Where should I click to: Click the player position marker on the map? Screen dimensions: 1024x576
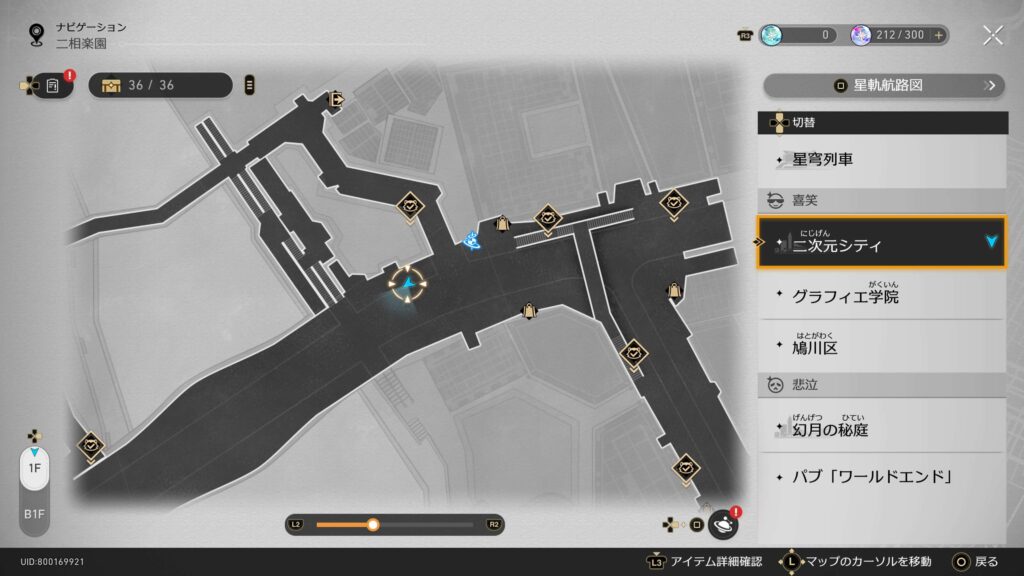pos(408,285)
